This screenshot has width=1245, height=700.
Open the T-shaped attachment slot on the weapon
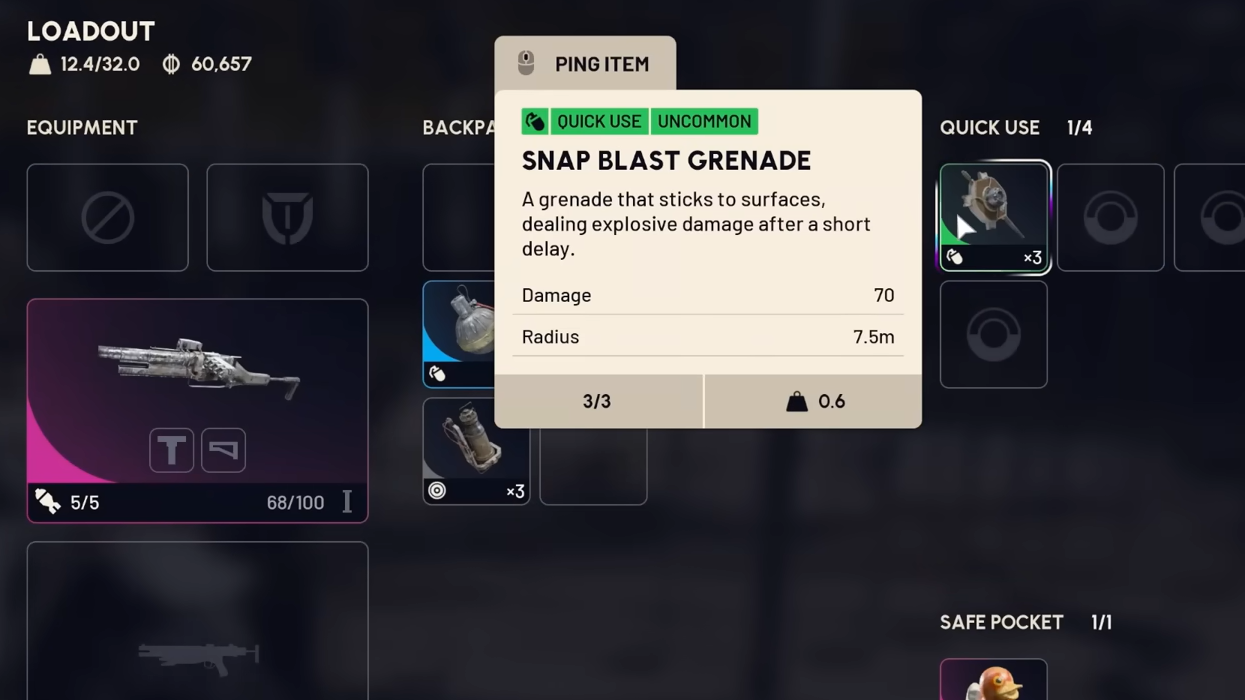(171, 450)
